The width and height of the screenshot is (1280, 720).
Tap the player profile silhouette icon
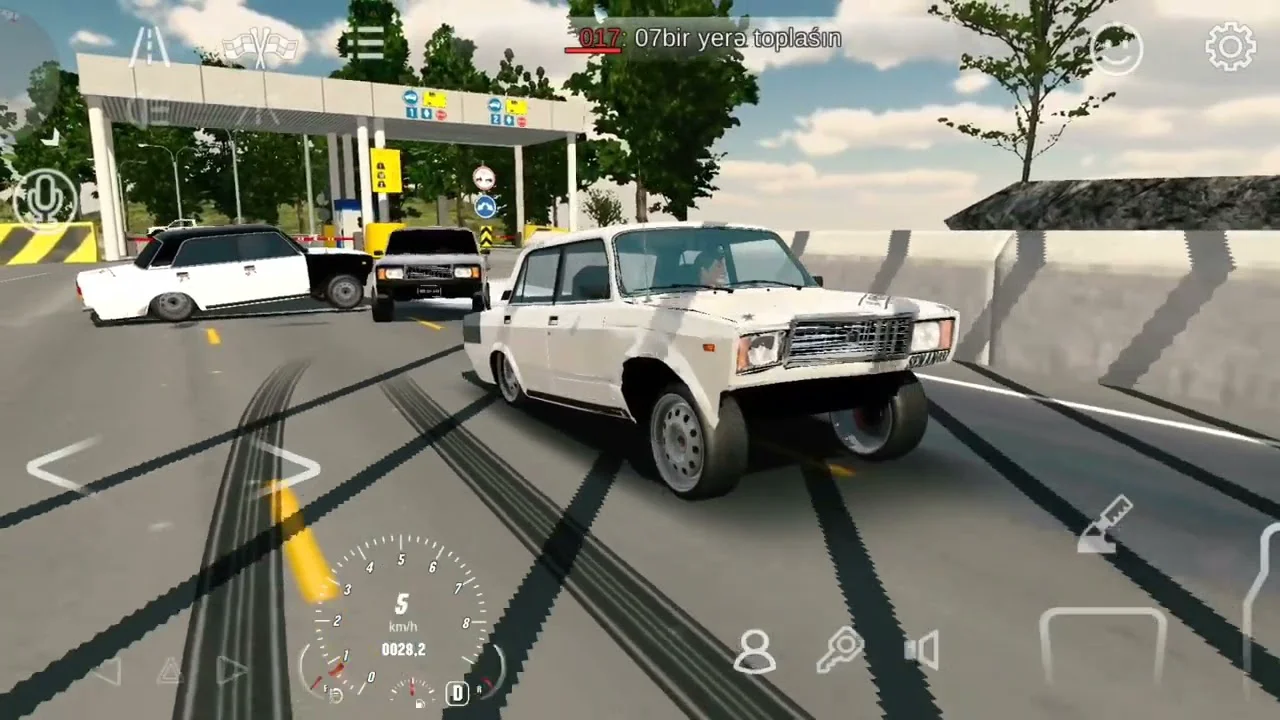[755, 651]
